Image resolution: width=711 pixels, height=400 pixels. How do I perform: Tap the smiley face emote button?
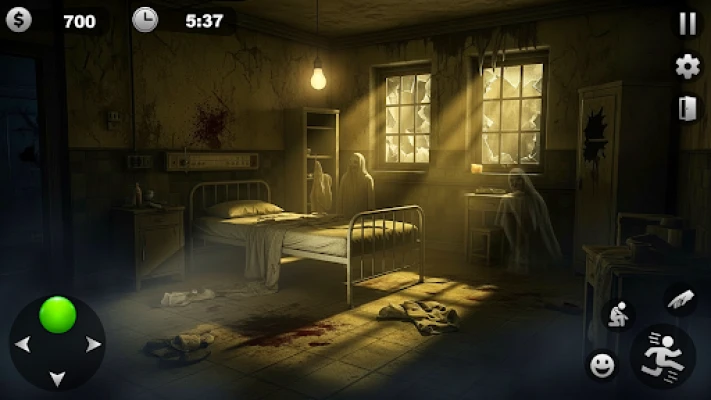tap(601, 366)
